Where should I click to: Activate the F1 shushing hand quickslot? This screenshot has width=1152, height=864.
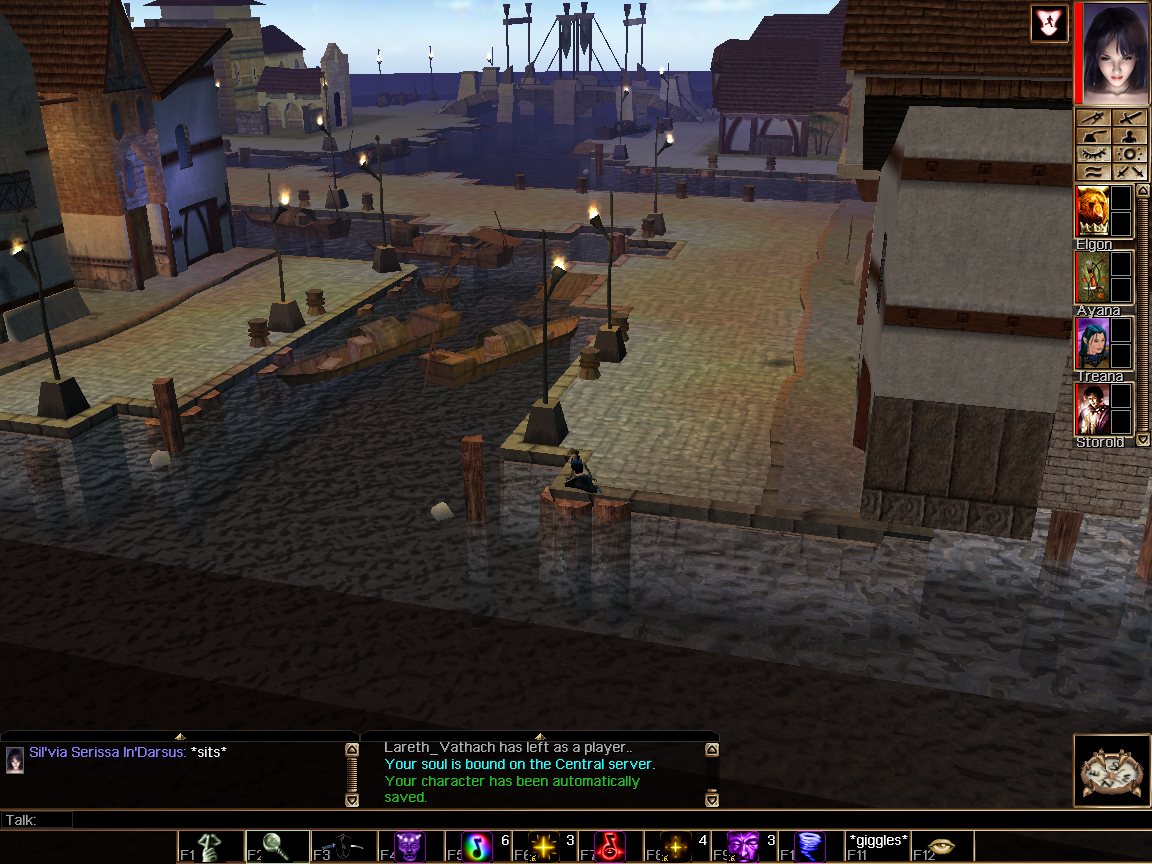pos(211,846)
